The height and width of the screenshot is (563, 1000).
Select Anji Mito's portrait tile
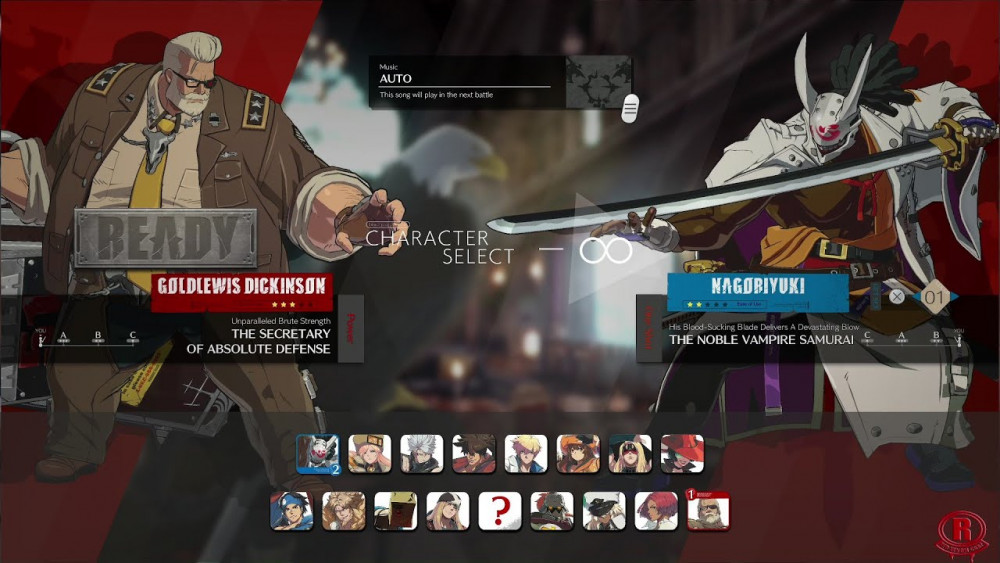coord(291,510)
